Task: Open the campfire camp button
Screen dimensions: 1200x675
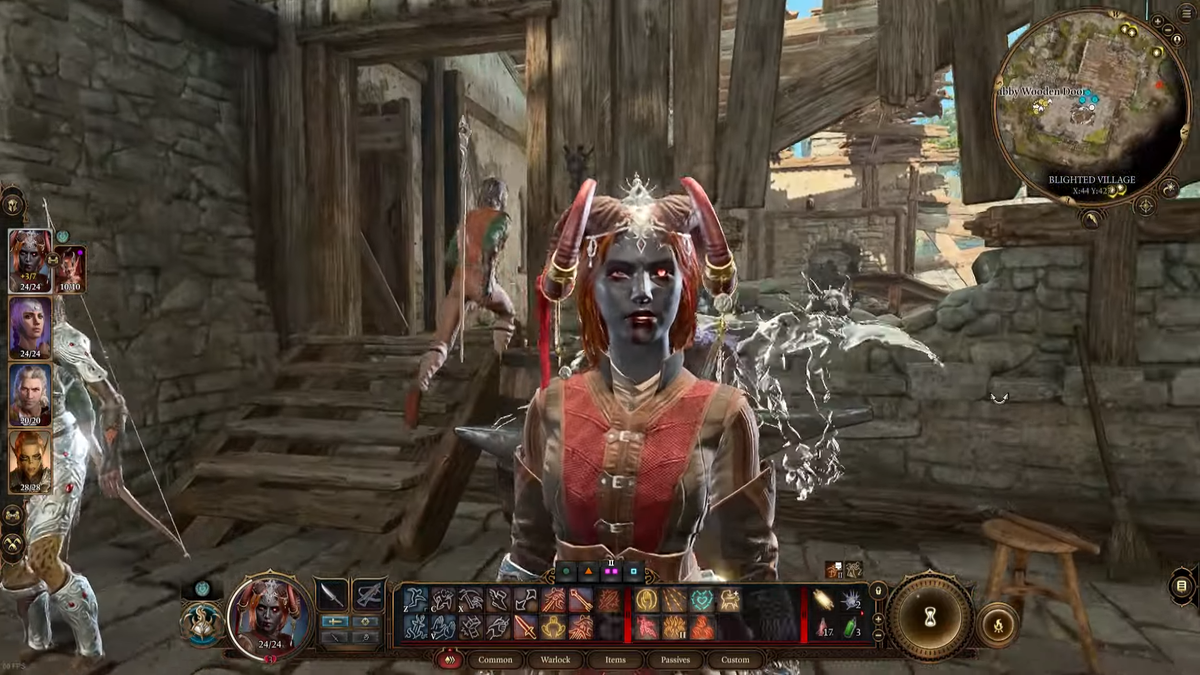Action: [997, 626]
